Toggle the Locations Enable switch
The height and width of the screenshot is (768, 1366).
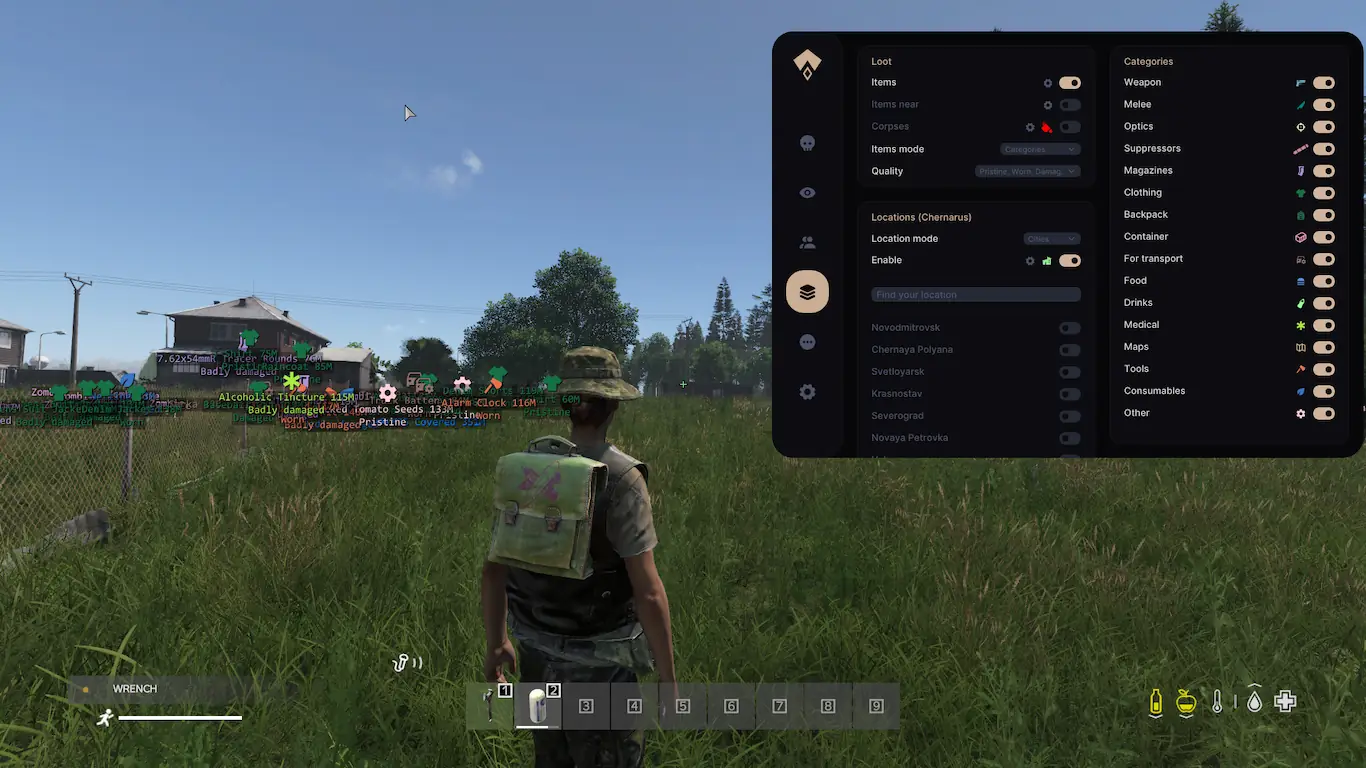click(1069, 261)
